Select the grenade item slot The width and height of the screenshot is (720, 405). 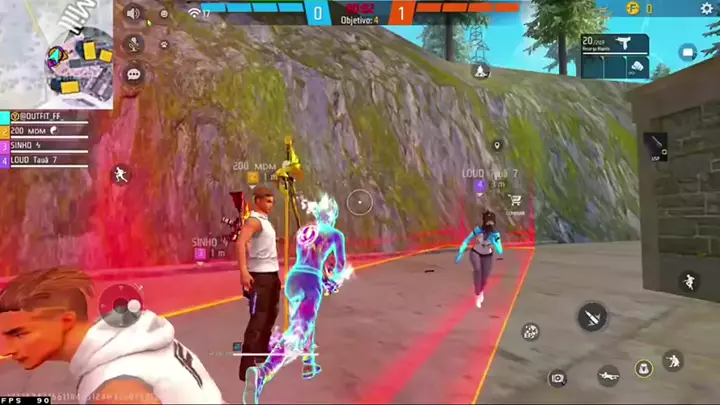[634, 68]
